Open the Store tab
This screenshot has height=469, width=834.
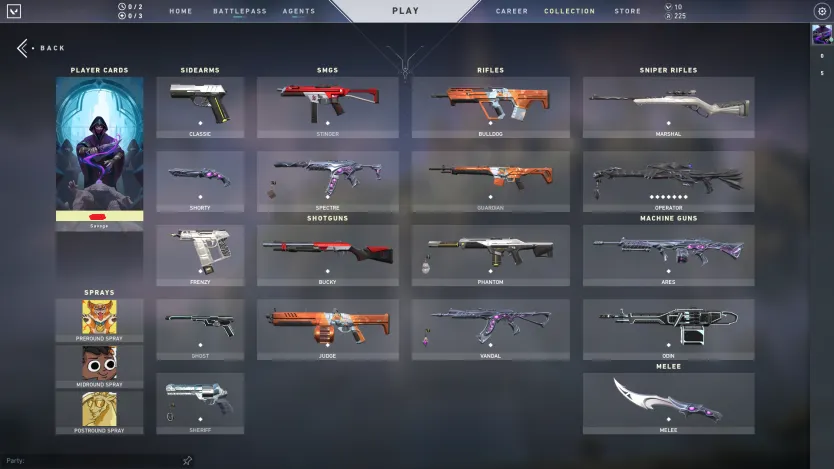pyautogui.click(x=627, y=11)
